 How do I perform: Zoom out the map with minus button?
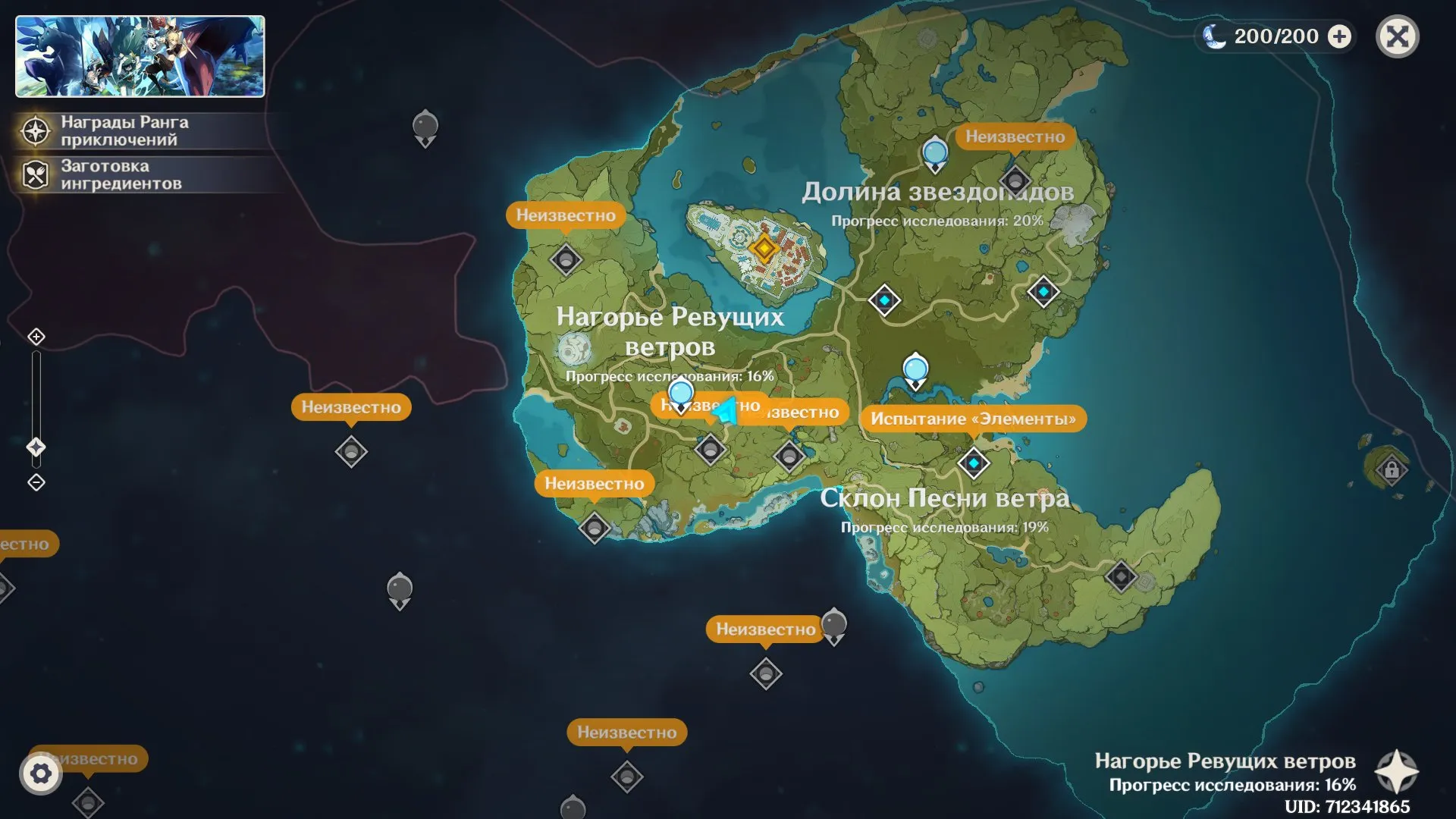click(36, 482)
